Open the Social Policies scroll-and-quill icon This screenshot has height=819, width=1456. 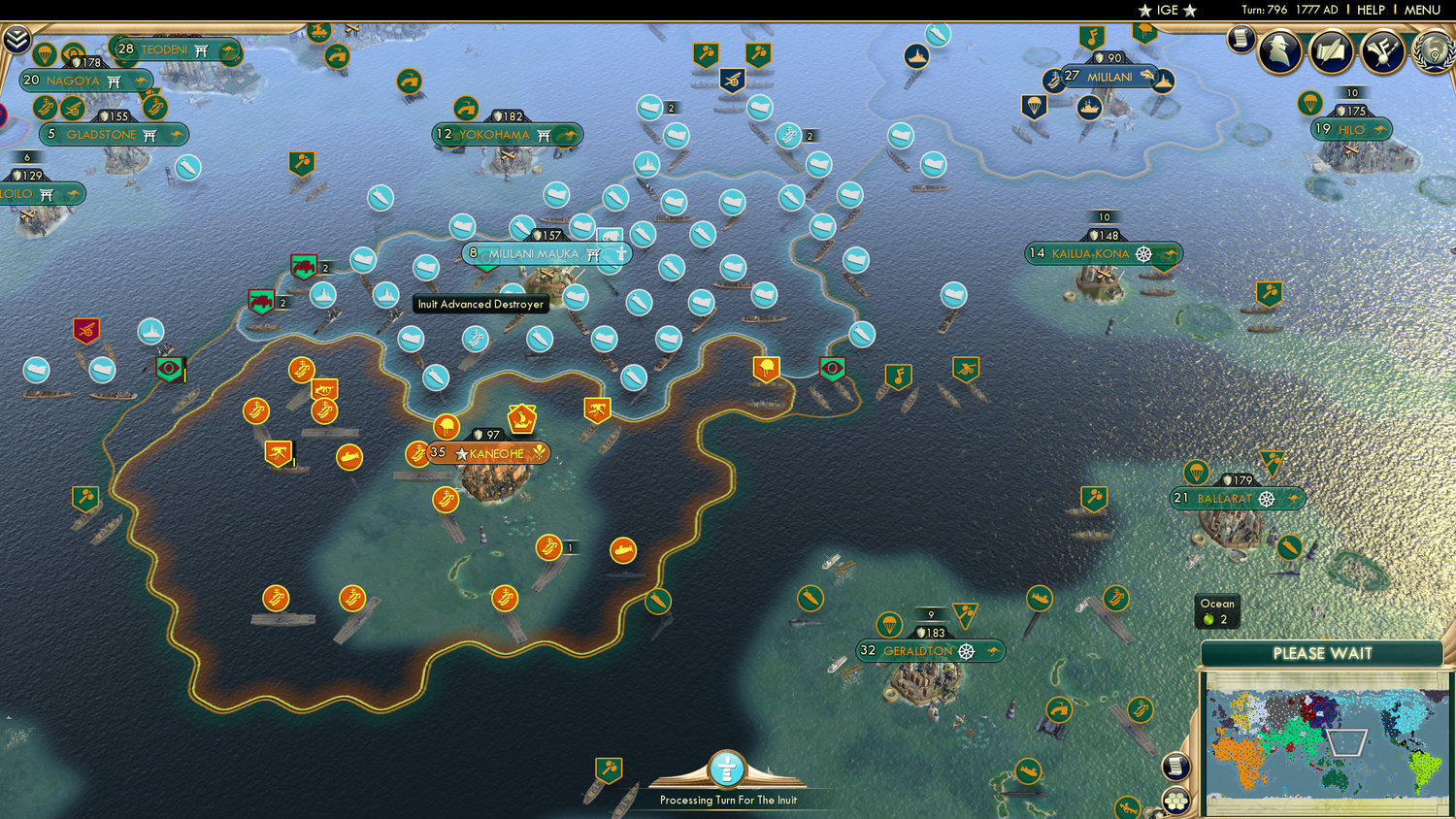[1331, 50]
